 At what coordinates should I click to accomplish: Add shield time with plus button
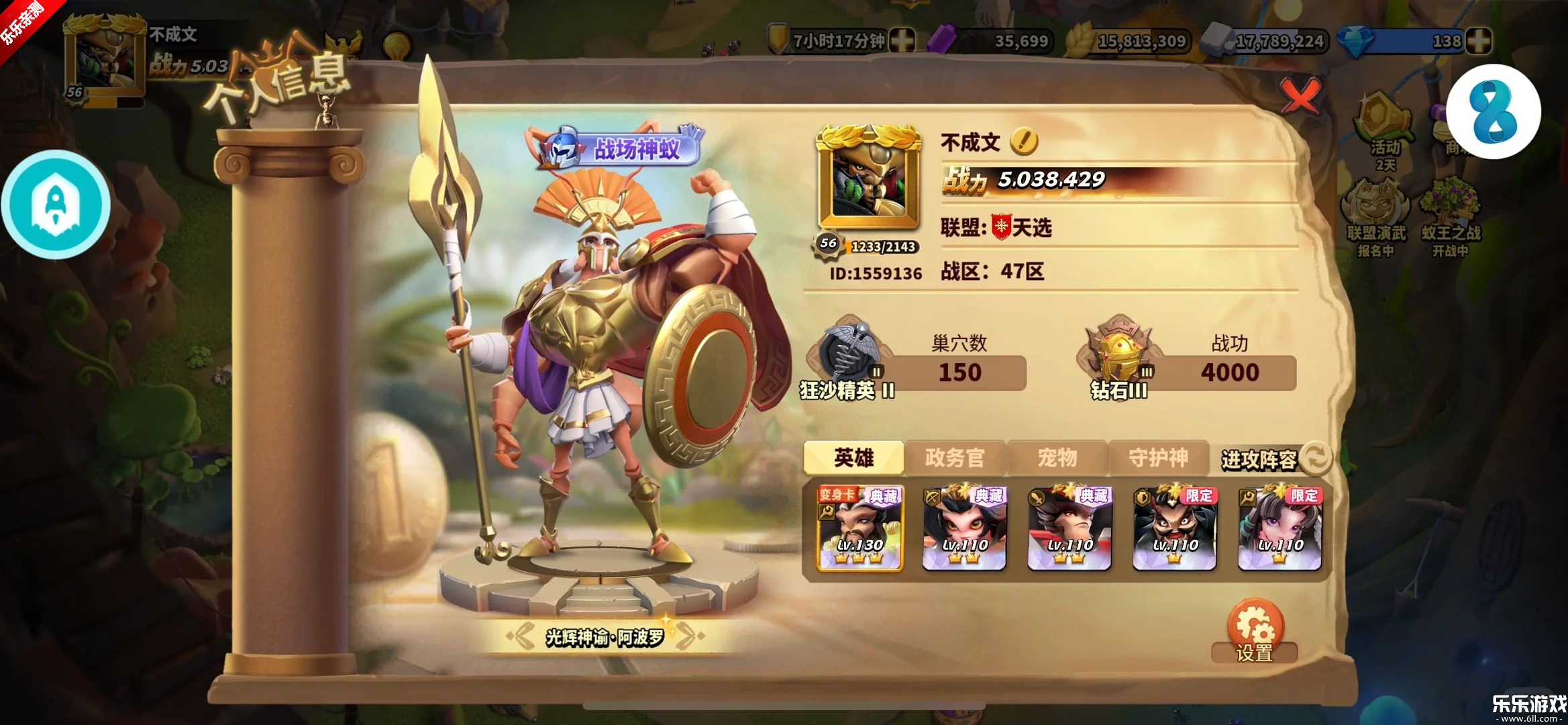pos(902,41)
